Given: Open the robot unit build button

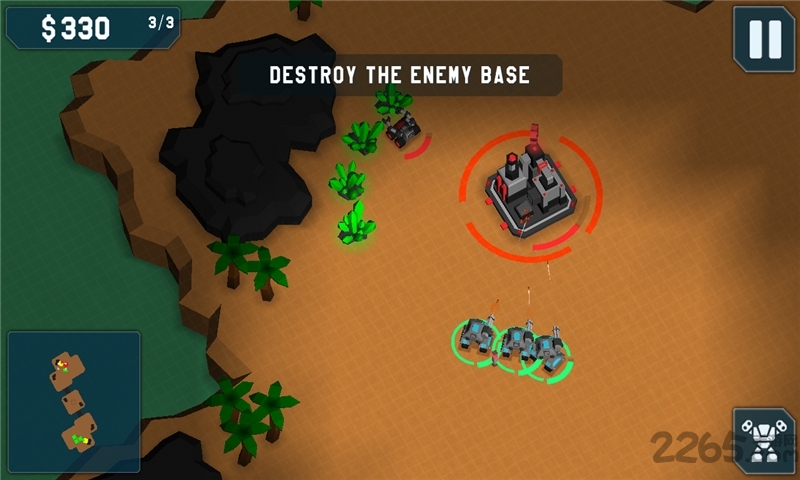Looking at the screenshot, I should [x=764, y=440].
